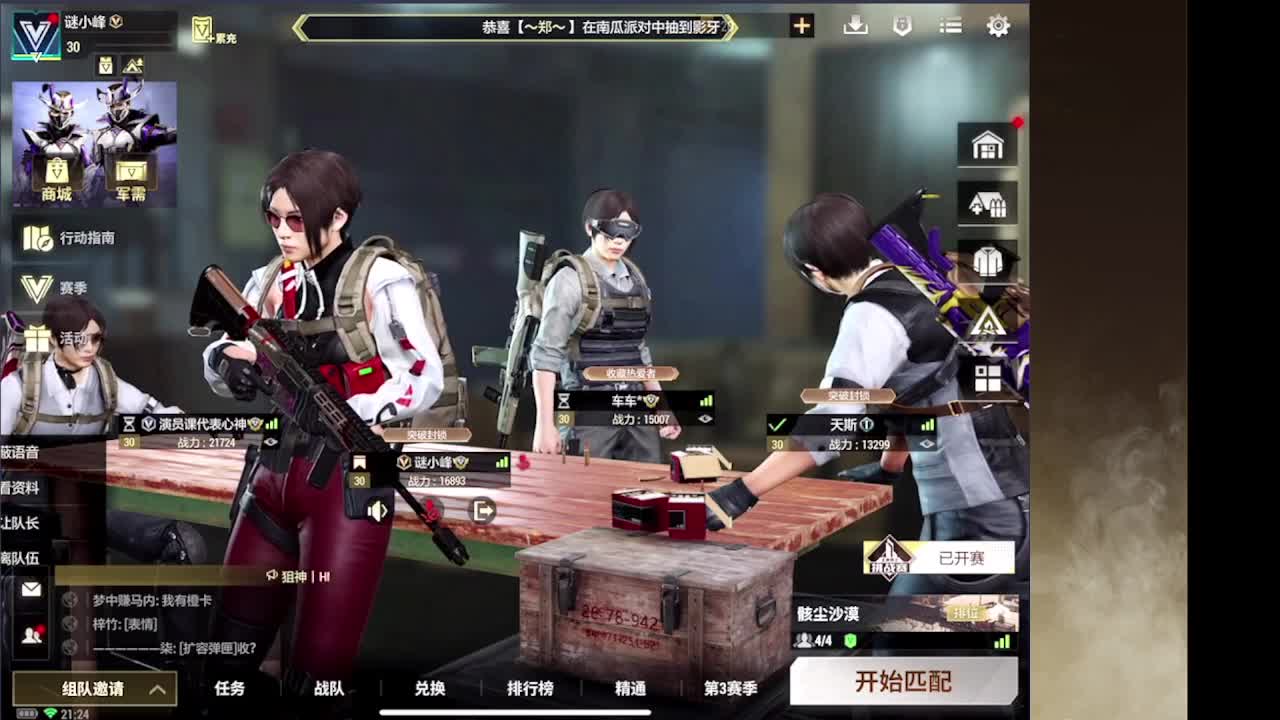Toggle the speaker mute on 谜小峰's card
This screenshot has height=720, width=1280.
379,511
